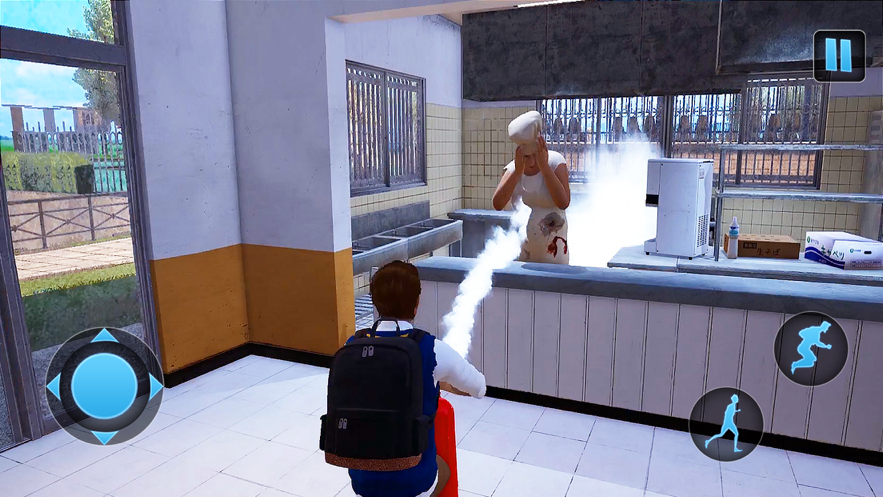Tap the down arrow on the movement pad
The height and width of the screenshot is (497, 883).
(x=104, y=435)
